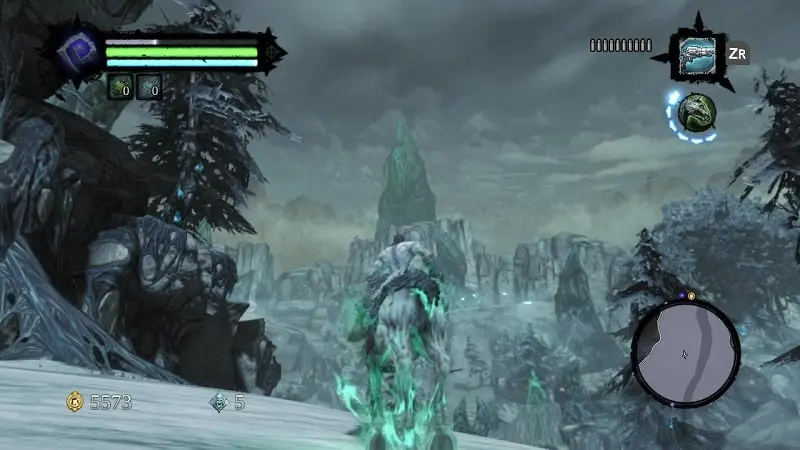Use the pale blue potion quick slot
This screenshot has width=800, height=450.
point(149,88)
